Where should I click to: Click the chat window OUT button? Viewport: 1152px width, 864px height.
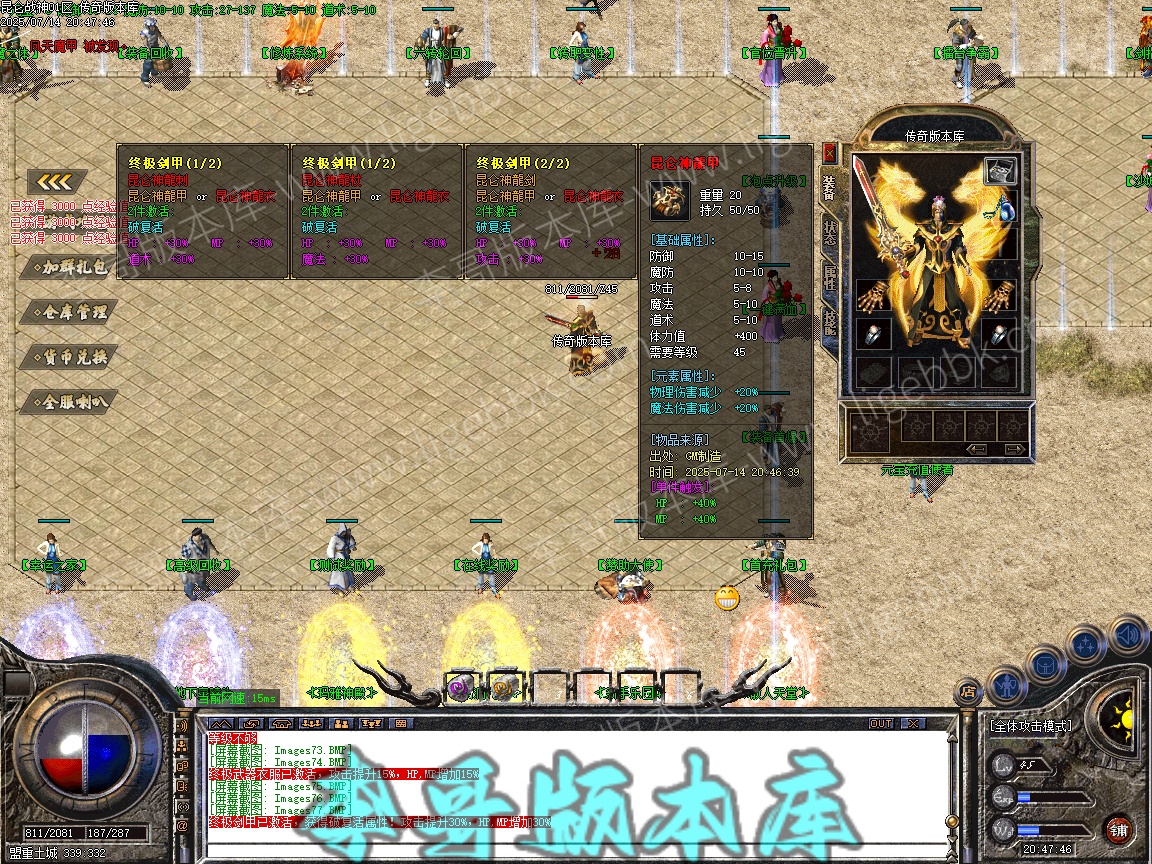[880, 723]
